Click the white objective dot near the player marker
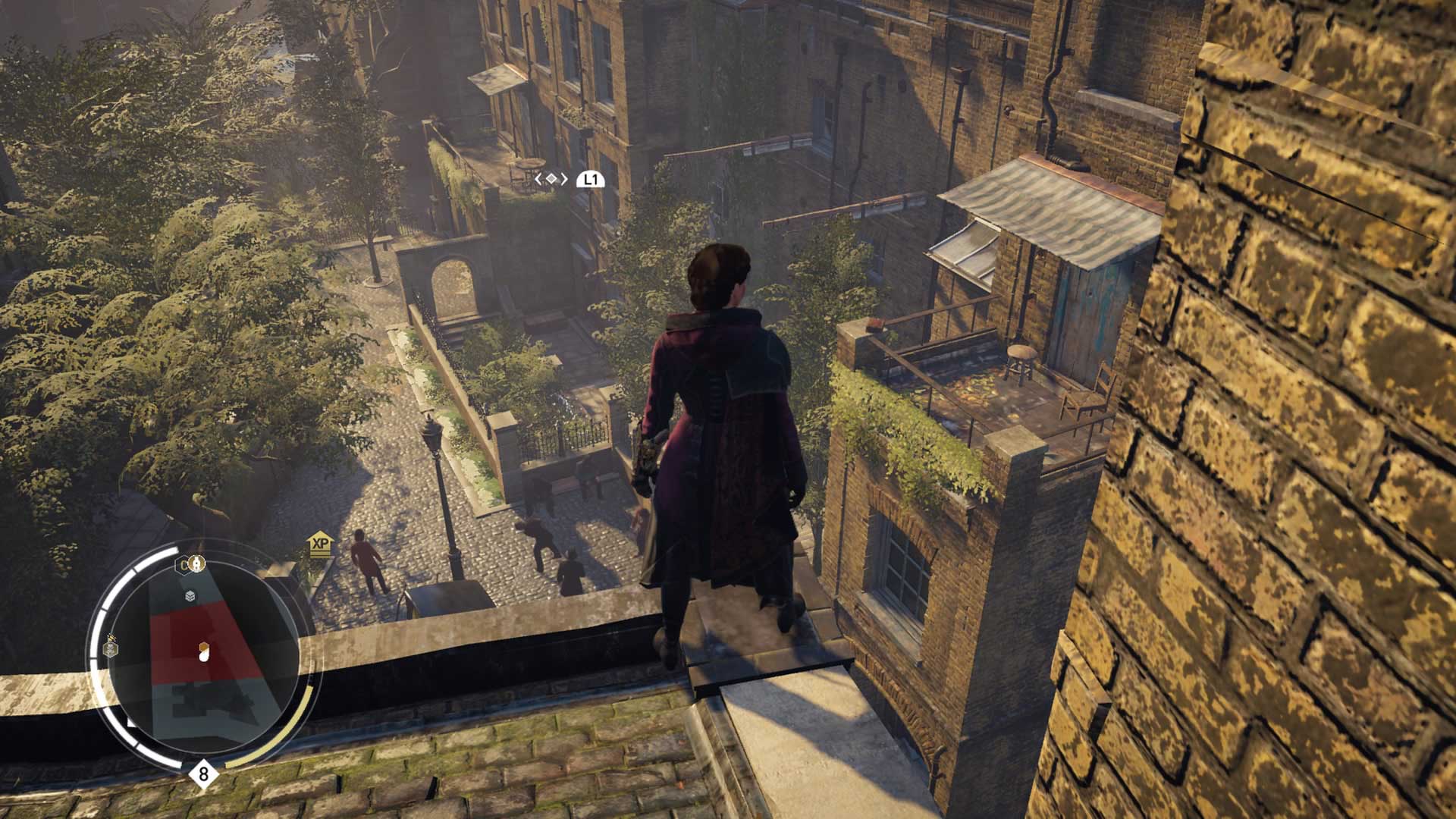The height and width of the screenshot is (819, 1456). point(204,657)
